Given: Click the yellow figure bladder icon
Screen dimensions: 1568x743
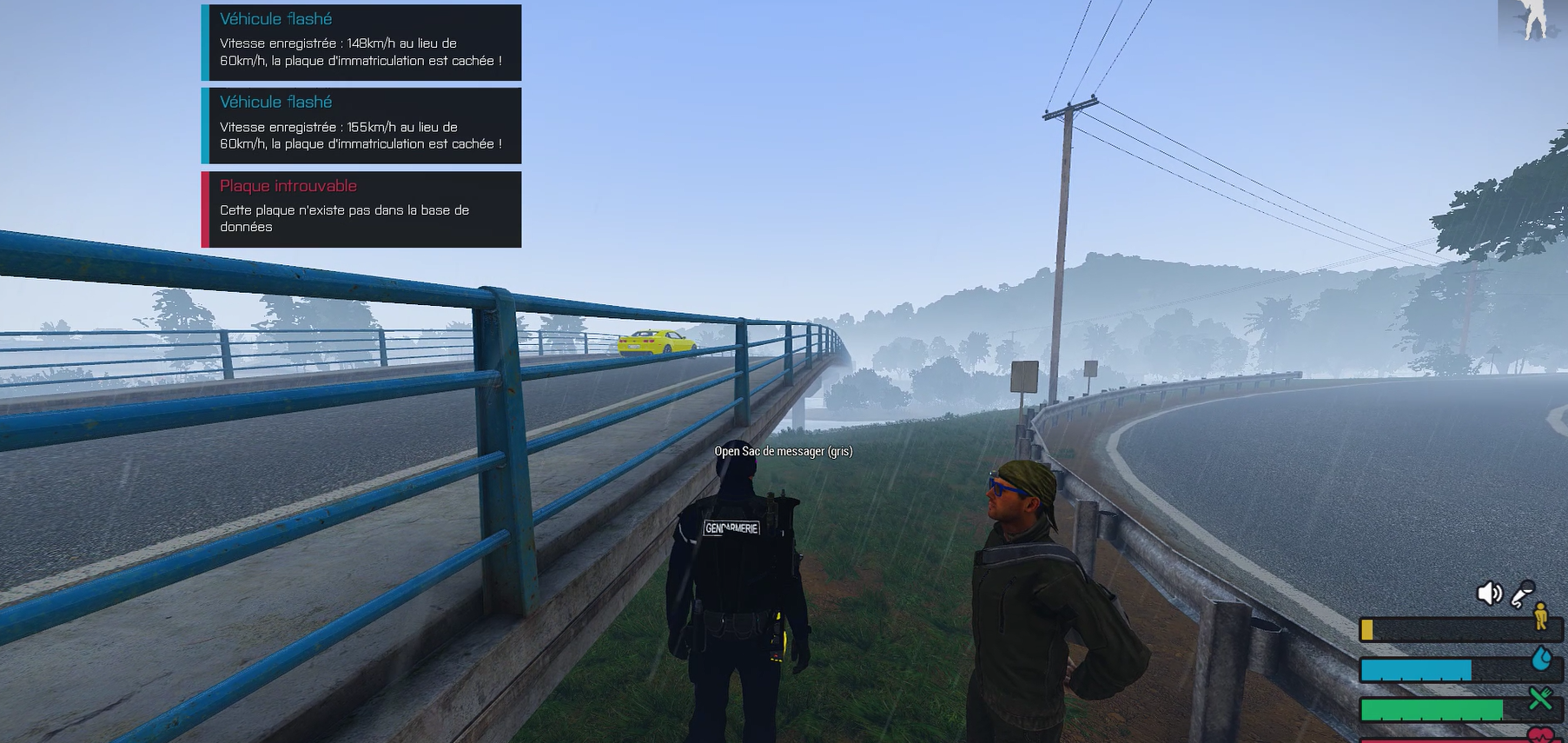Looking at the screenshot, I should pos(1541,616).
